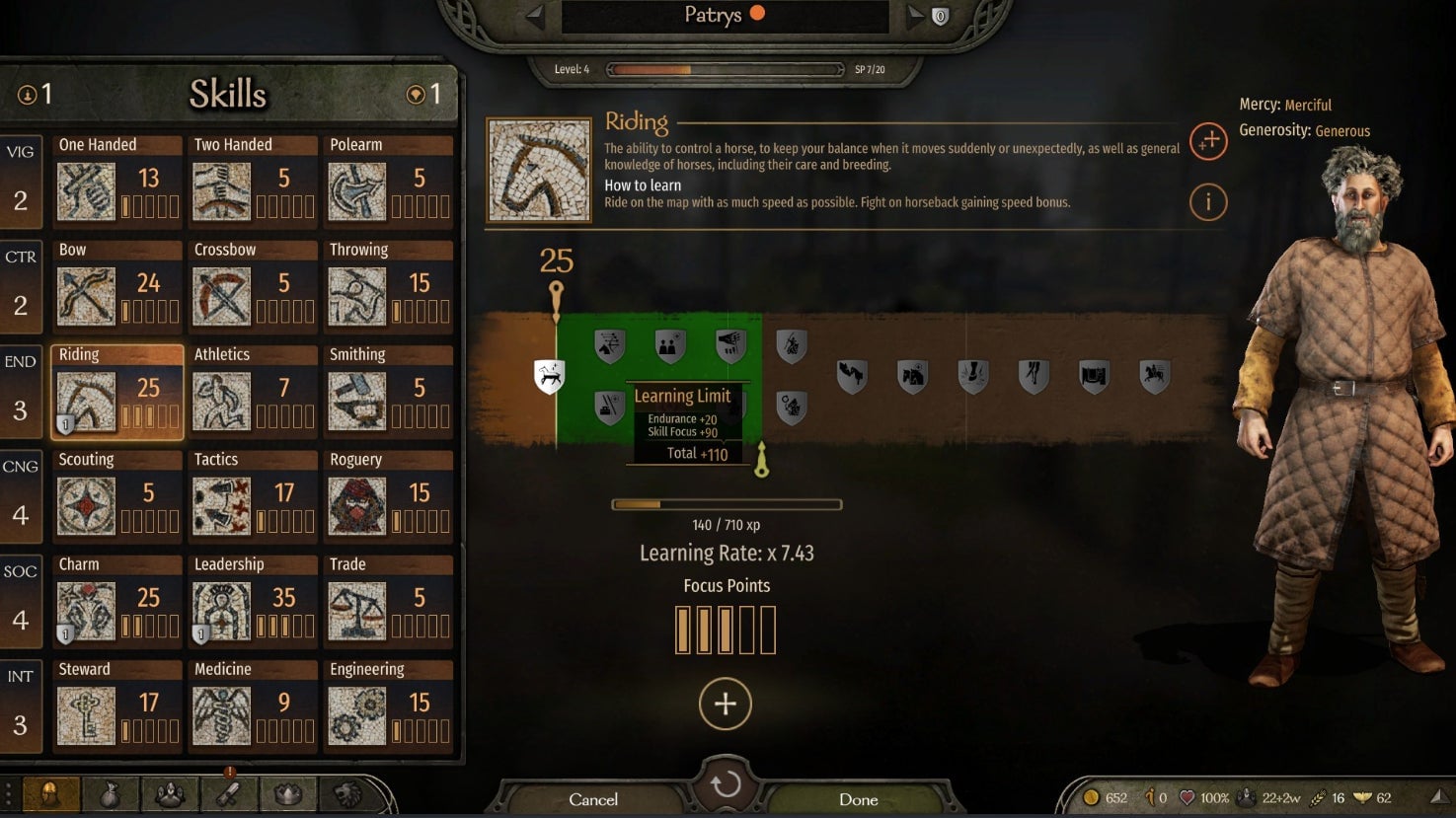
Task: Select the Engineering skill tile
Action: tap(389, 705)
